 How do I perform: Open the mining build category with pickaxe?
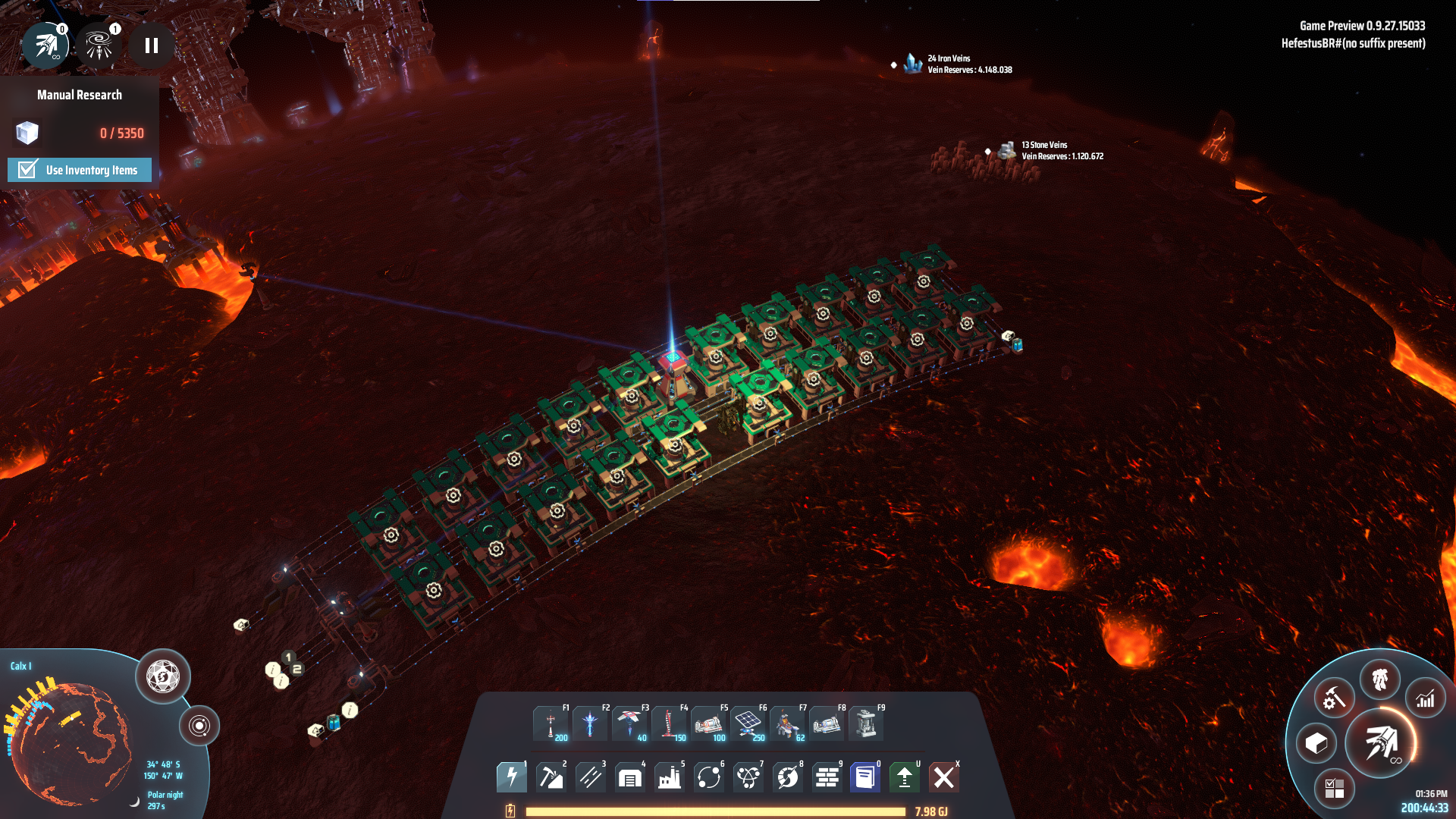click(551, 777)
